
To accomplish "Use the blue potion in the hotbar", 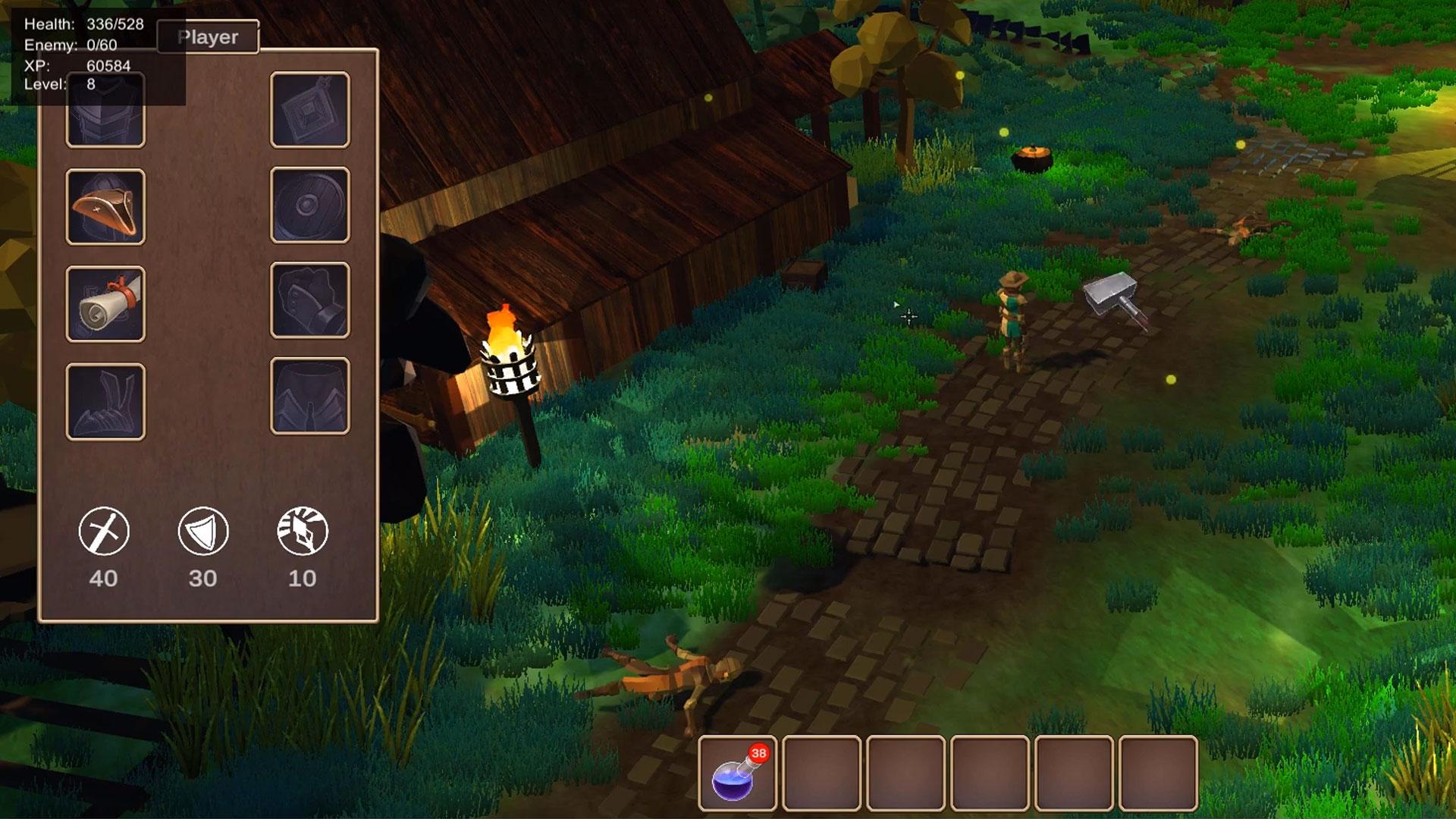I will pos(737,774).
